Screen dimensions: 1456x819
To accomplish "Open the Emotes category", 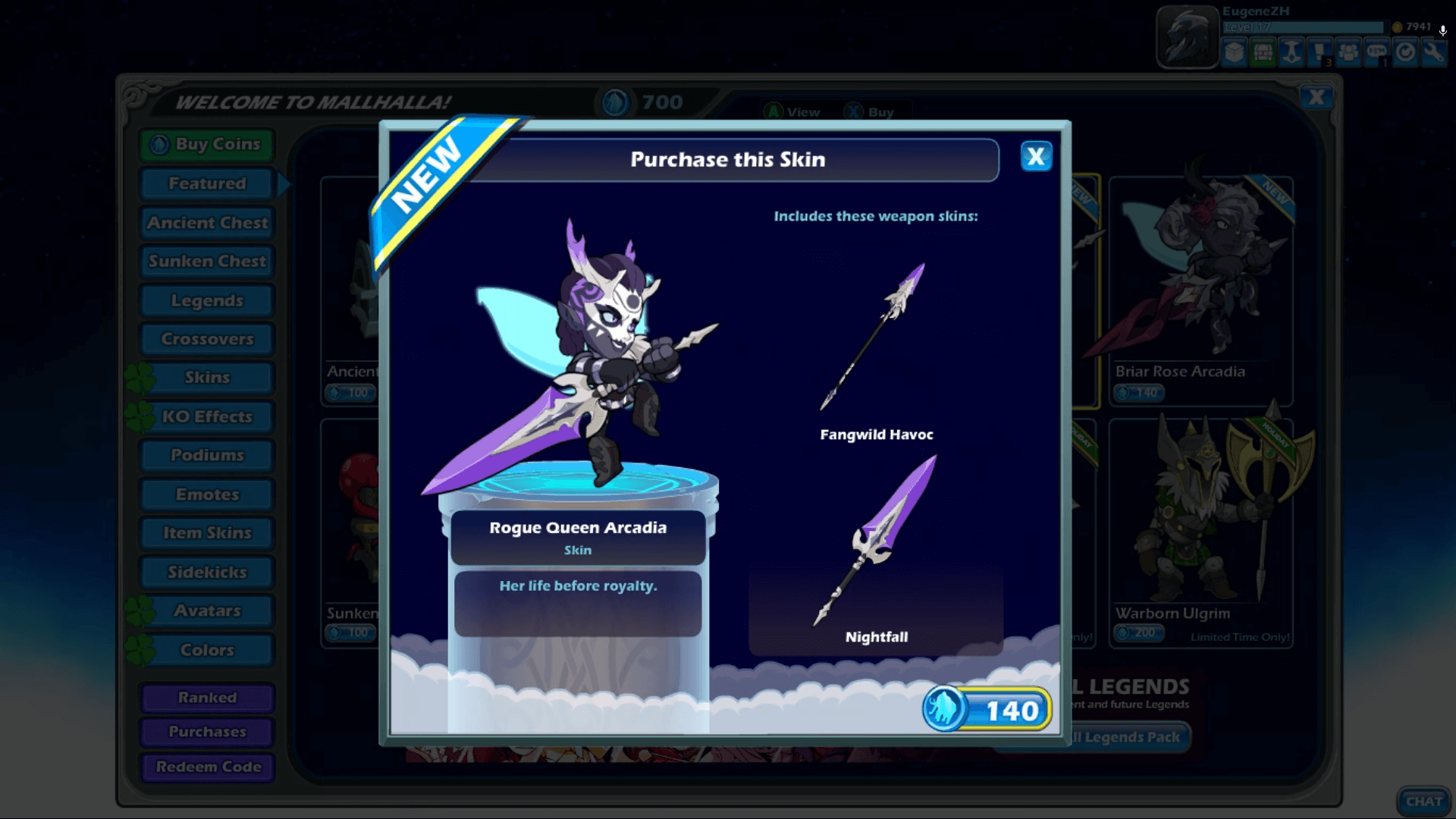I will pos(207,495).
